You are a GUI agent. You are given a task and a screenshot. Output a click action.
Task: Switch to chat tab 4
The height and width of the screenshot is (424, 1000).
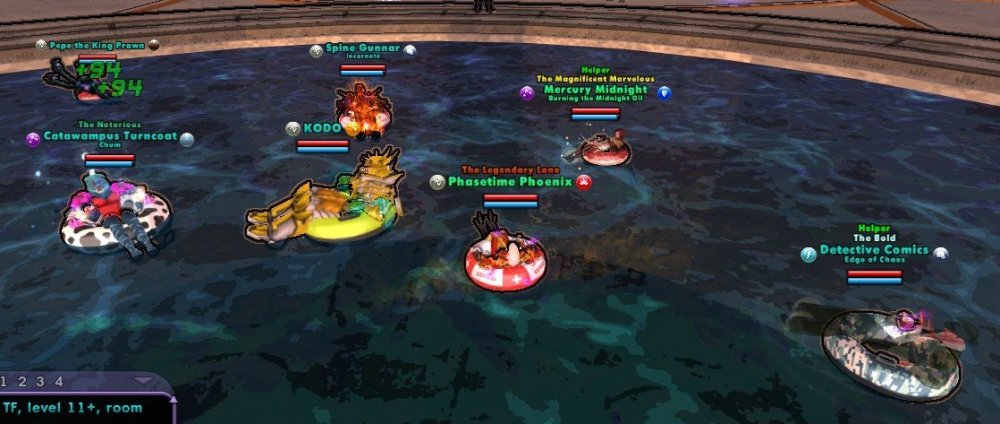[x=58, y=381]
